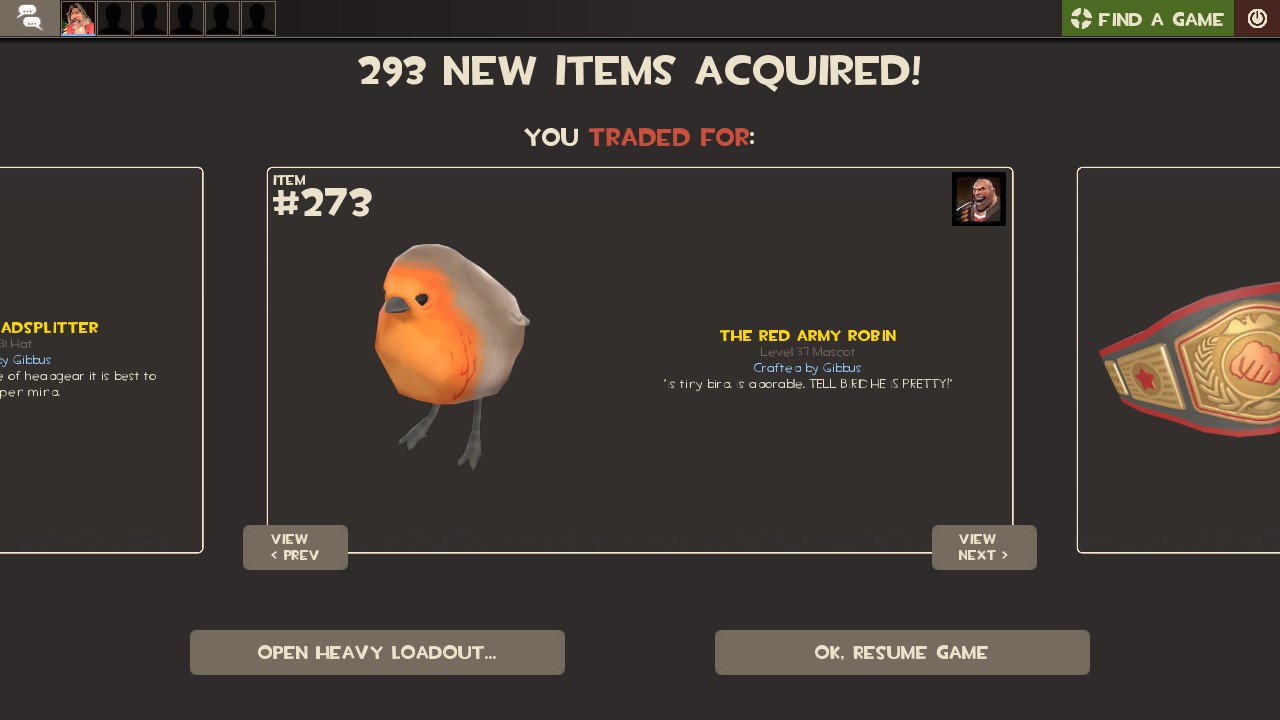
Task: View the next traded item
Action: [x=984, y=547]
